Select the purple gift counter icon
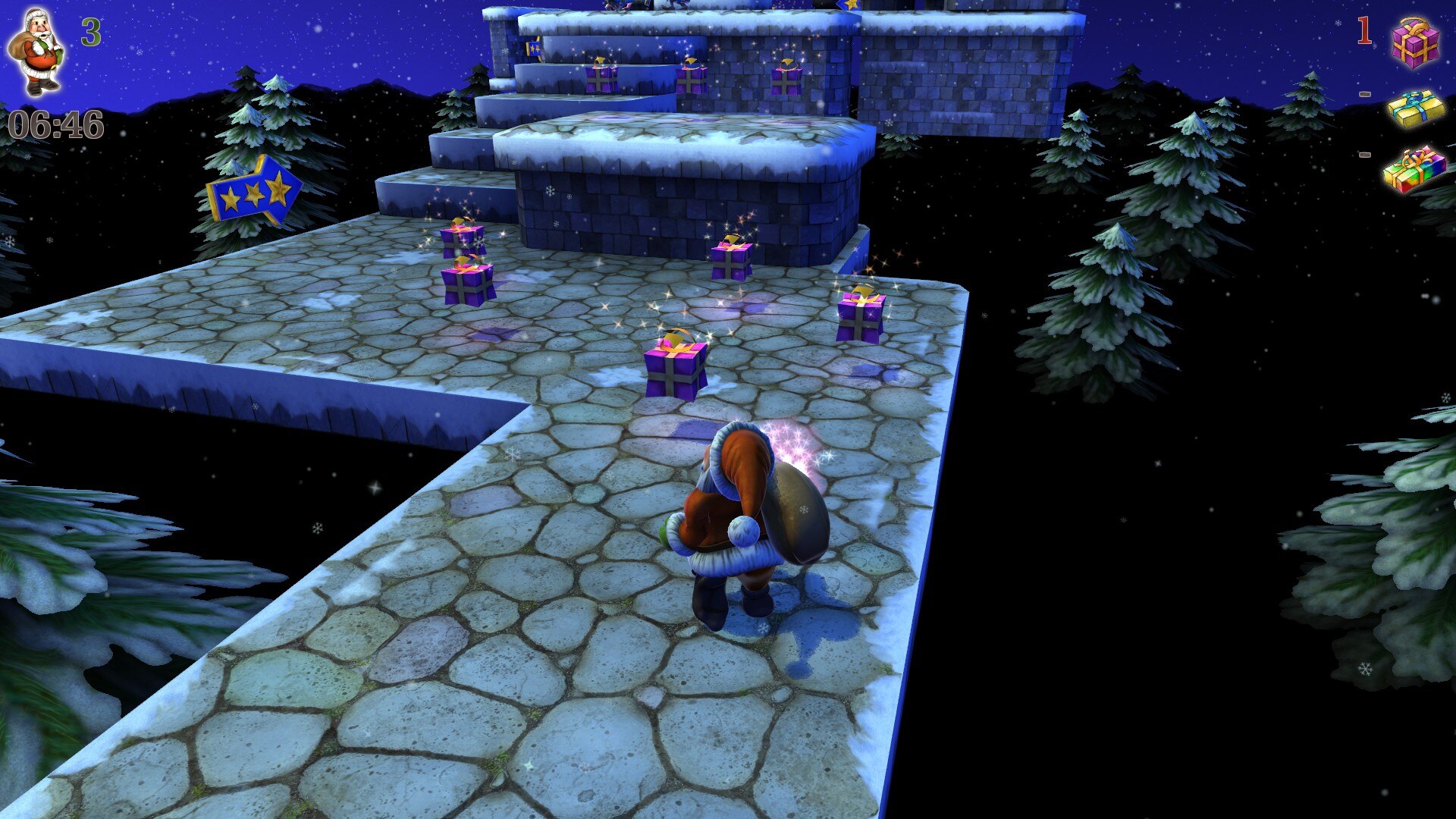This screenshot has height=819, width=1456. [x=1415, y=42]
